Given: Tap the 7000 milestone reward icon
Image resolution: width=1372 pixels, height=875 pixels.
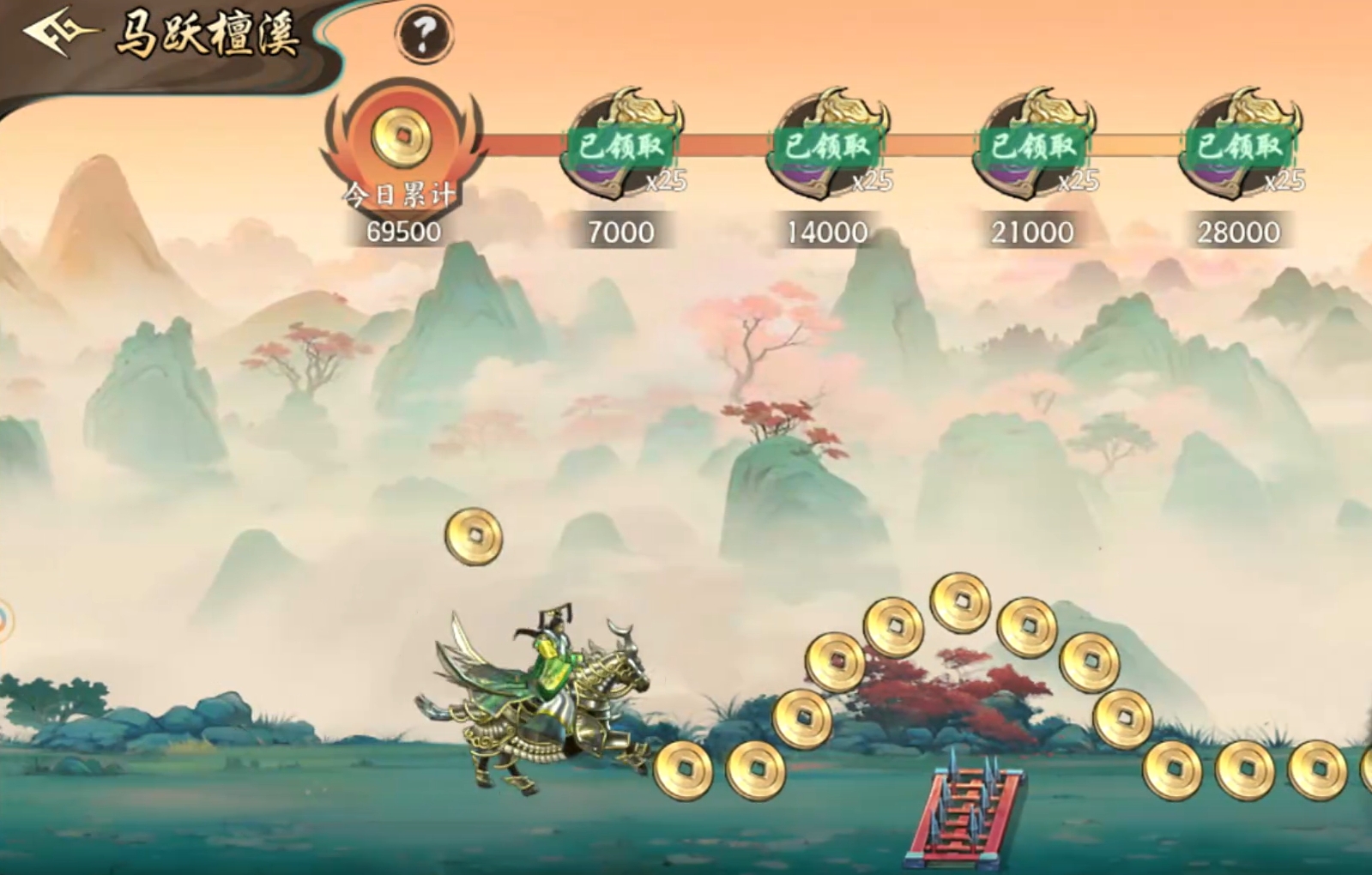Looking at the screenshot, I should 621,144.
